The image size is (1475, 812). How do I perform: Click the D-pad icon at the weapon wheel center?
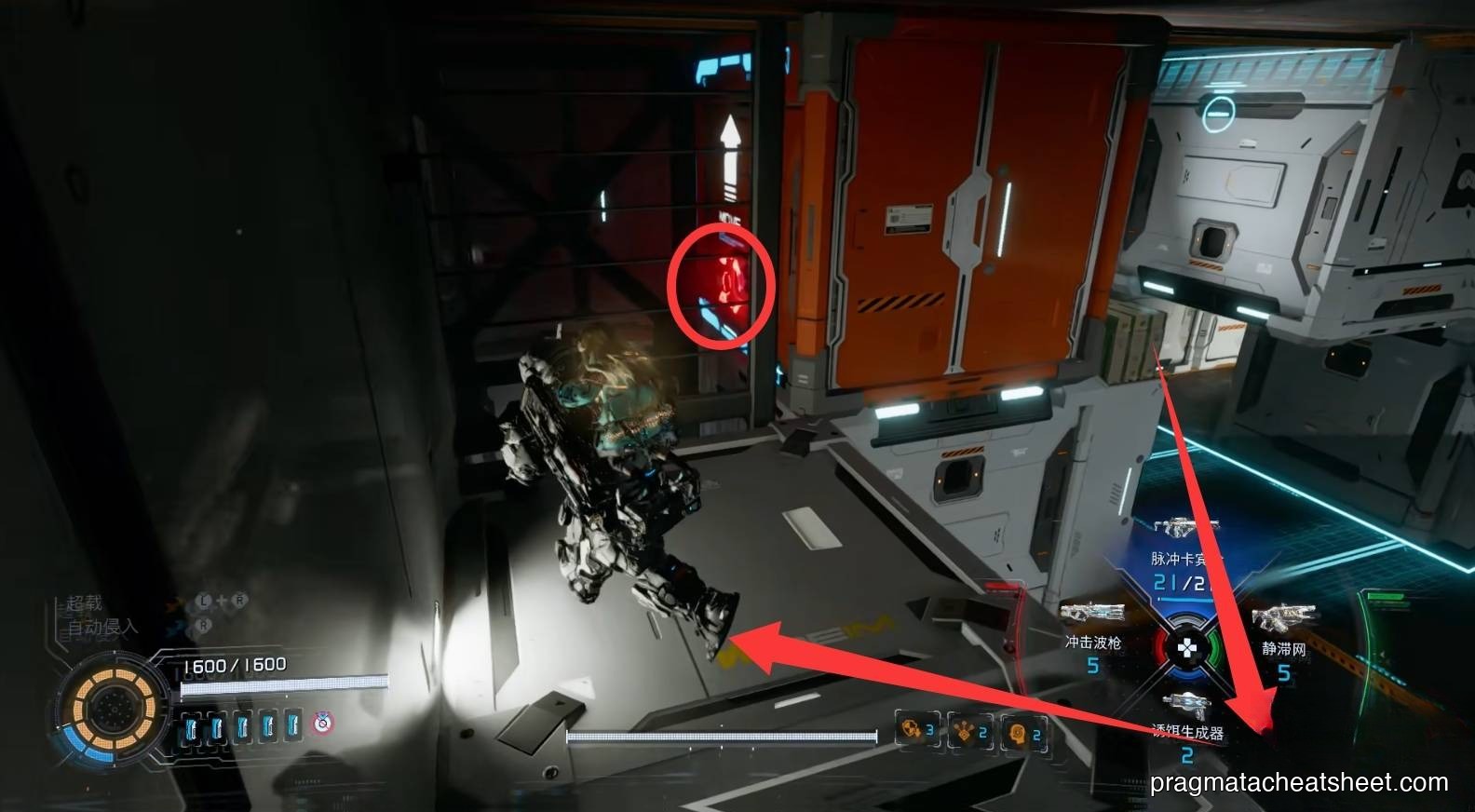(x=1185, y=648)
